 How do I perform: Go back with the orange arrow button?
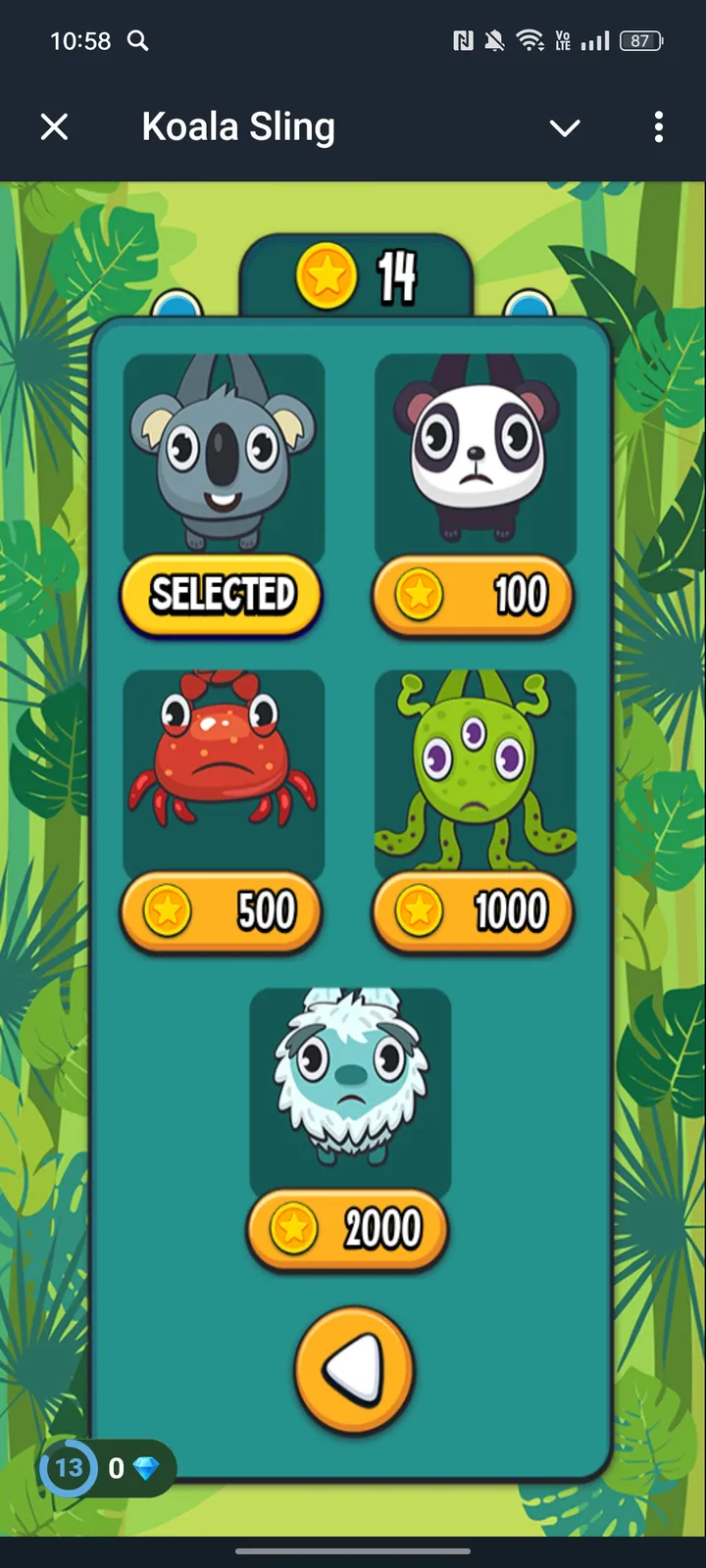click(354, 1369)
